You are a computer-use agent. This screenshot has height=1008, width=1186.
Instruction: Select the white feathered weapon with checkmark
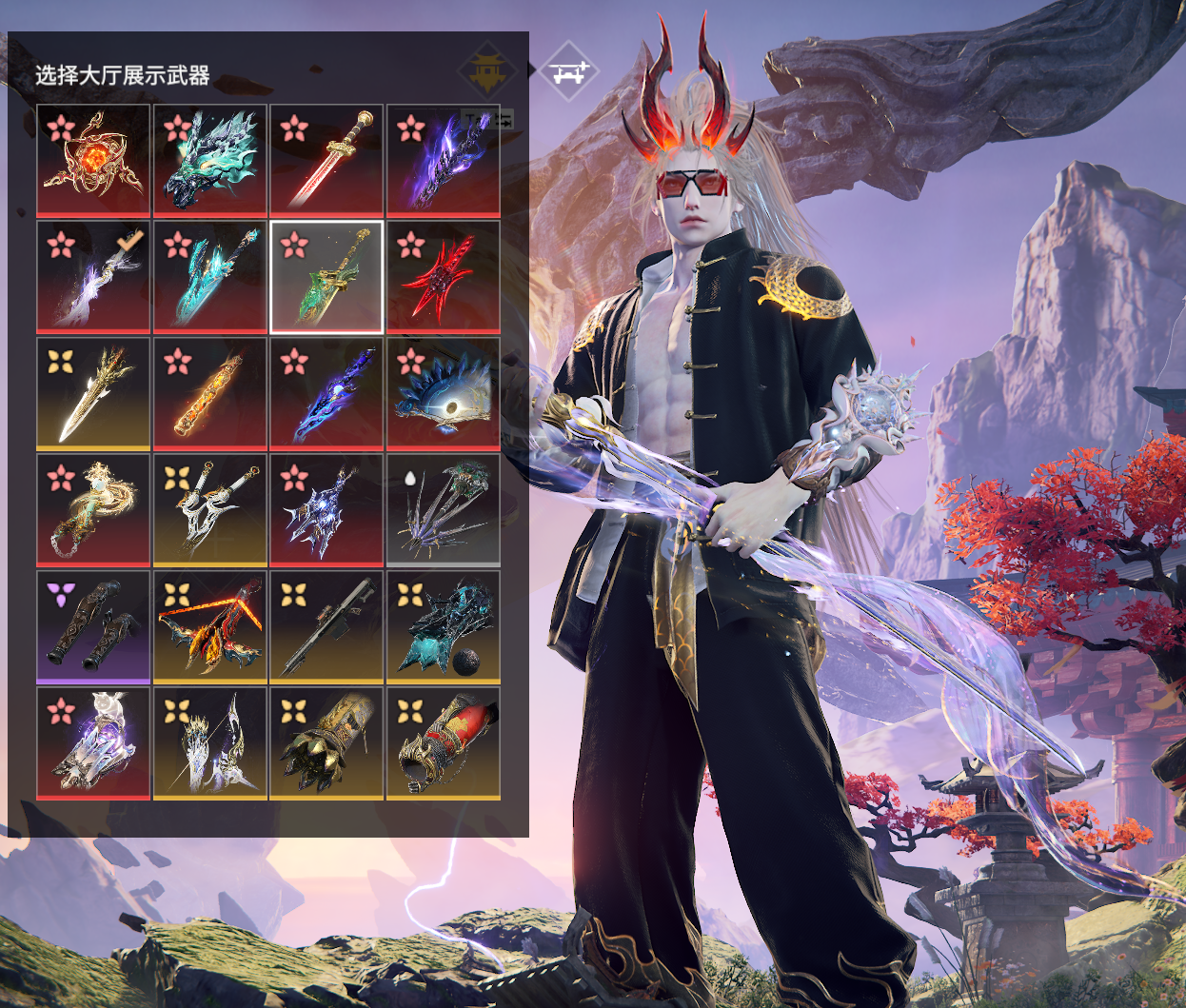coord(93,277)
